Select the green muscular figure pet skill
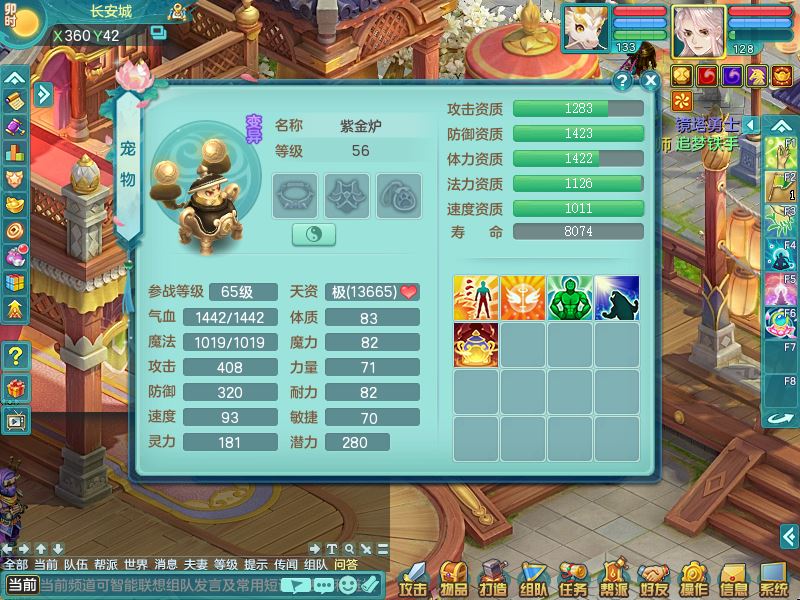The width and height of the screenshot is (800, 600). [x=570, y=298]
